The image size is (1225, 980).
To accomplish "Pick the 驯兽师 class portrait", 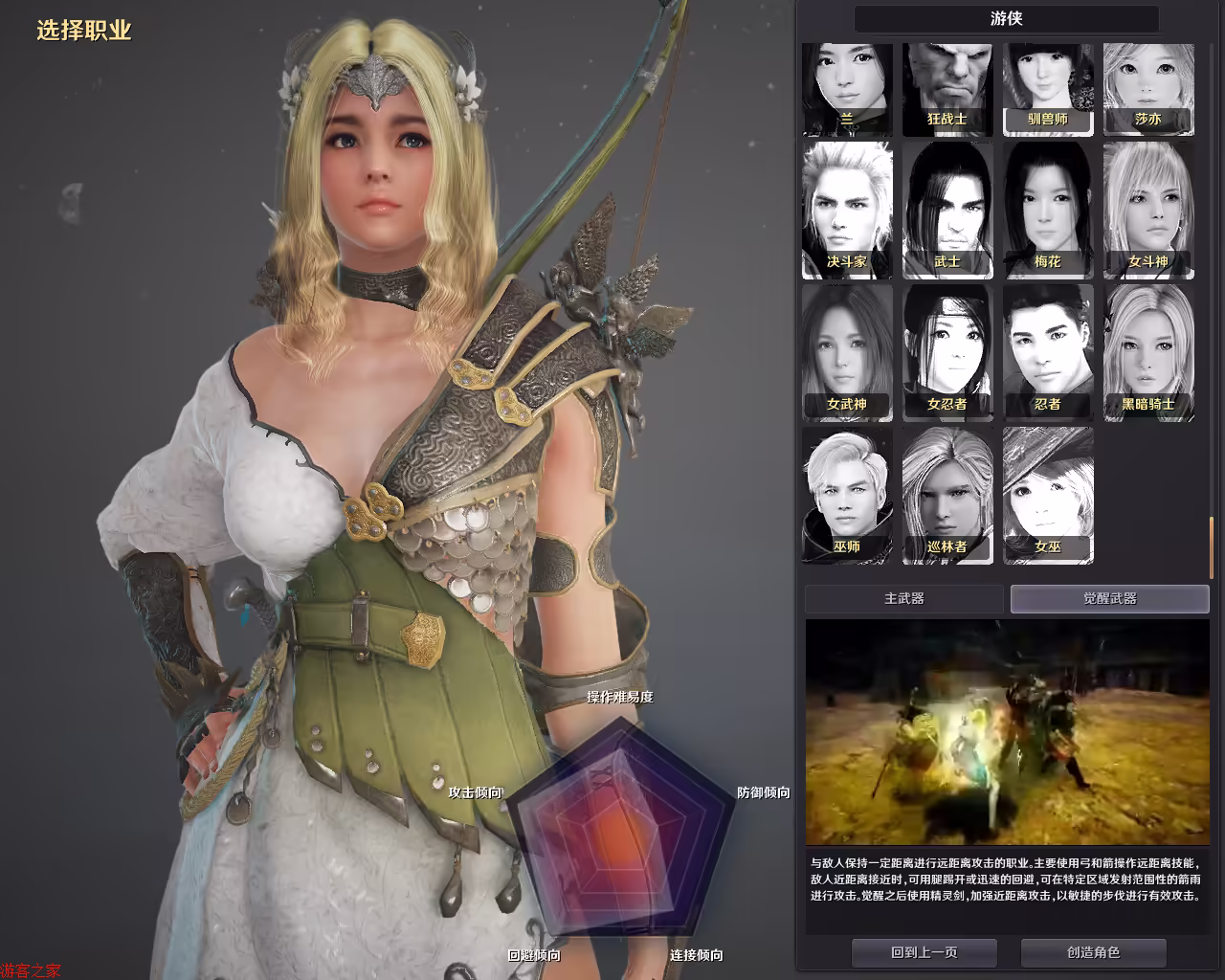I will pos(1048,89).
